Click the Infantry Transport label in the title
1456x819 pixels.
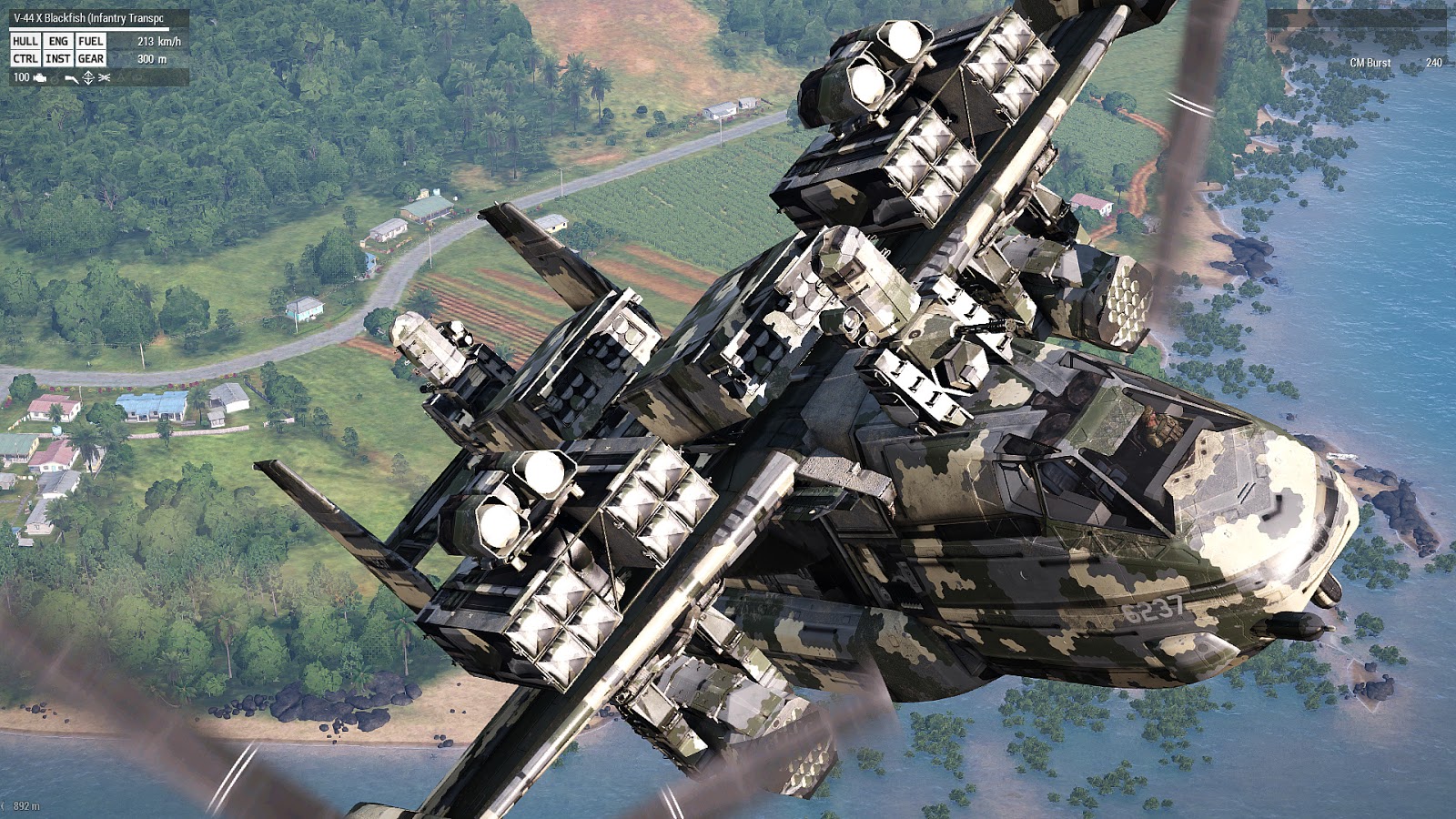point(127,16)
